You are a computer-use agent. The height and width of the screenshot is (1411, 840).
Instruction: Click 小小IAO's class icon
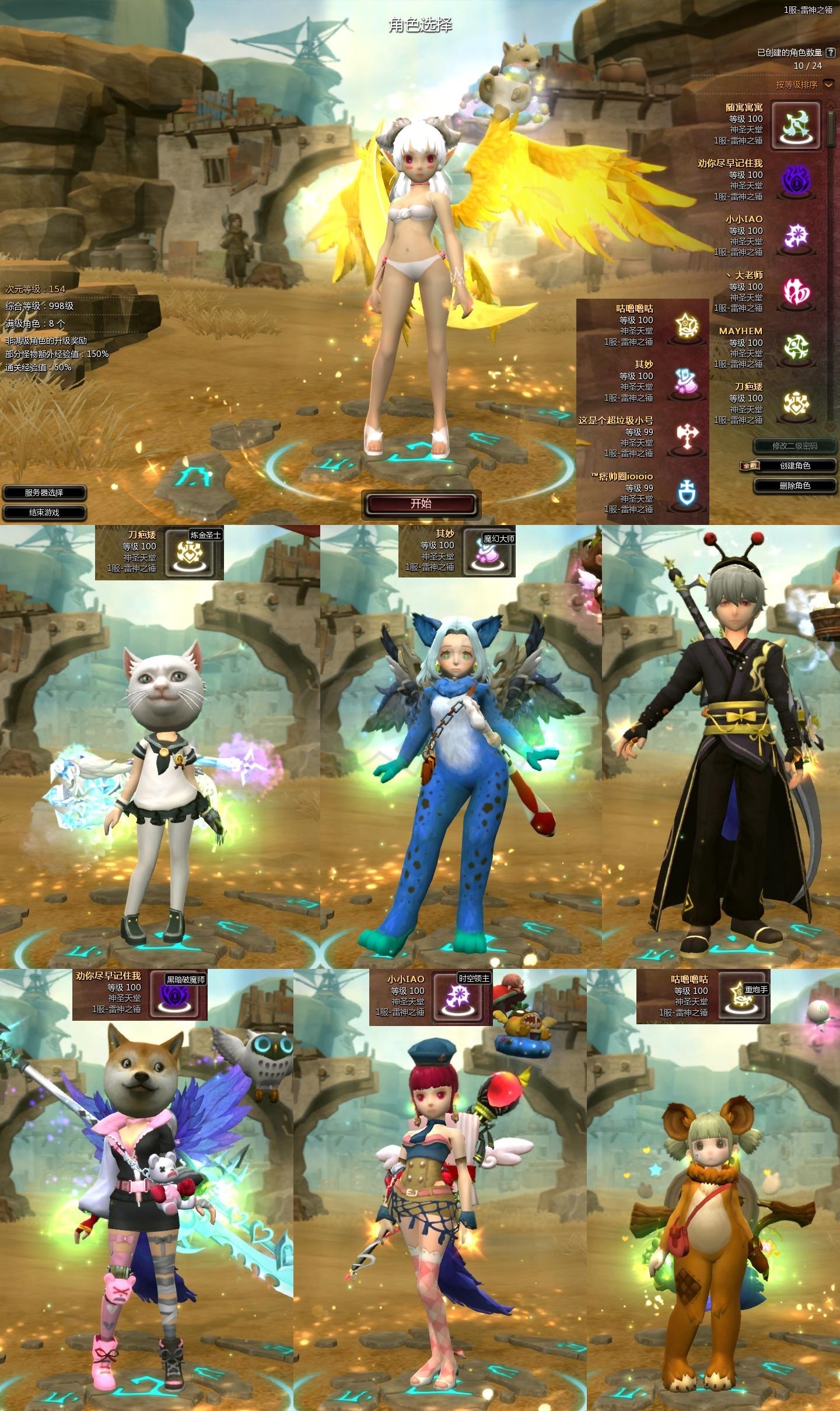[796, 233]
